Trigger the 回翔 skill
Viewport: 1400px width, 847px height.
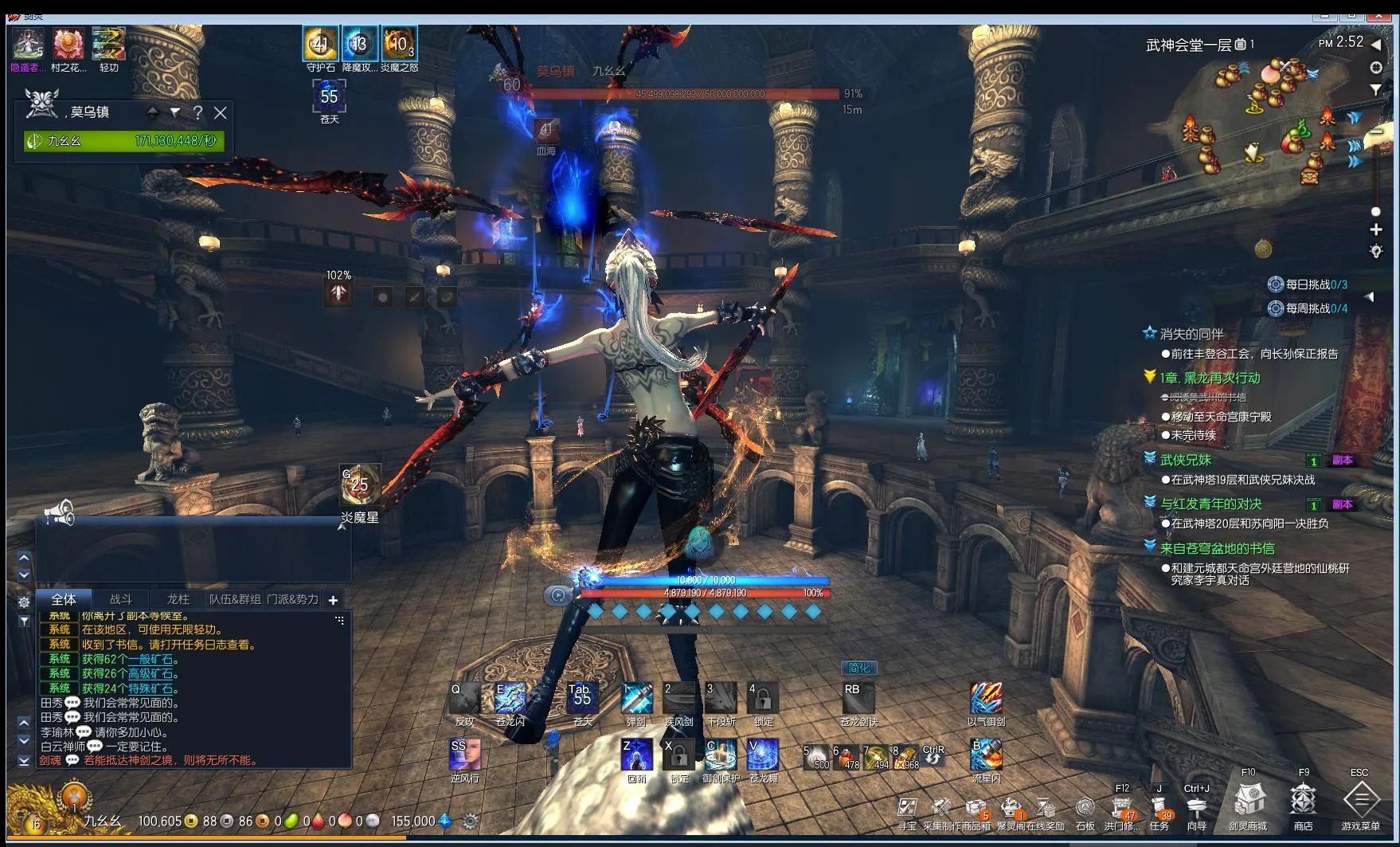(x=636, y=755)
